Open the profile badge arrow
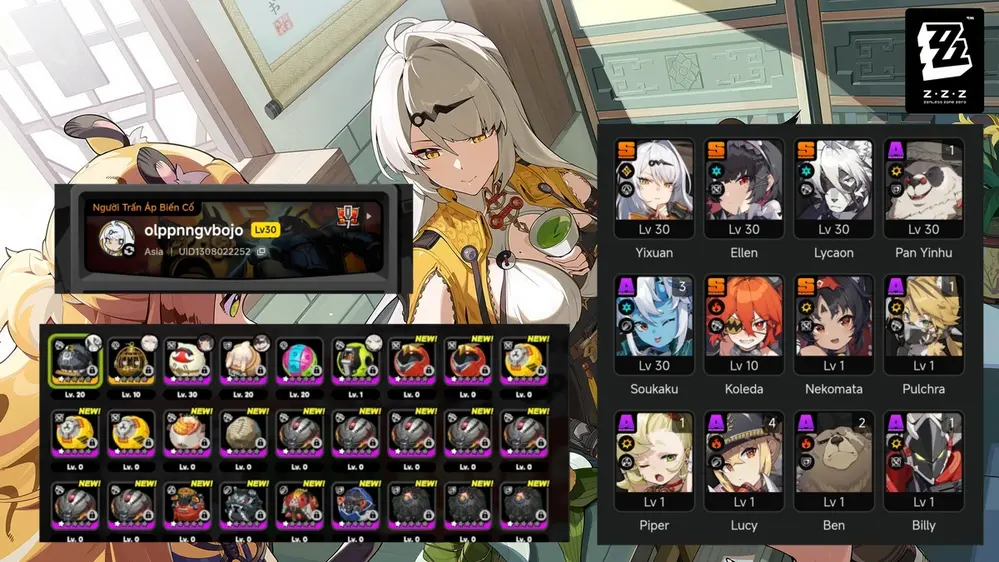999x562 pixels. point(370,216)
